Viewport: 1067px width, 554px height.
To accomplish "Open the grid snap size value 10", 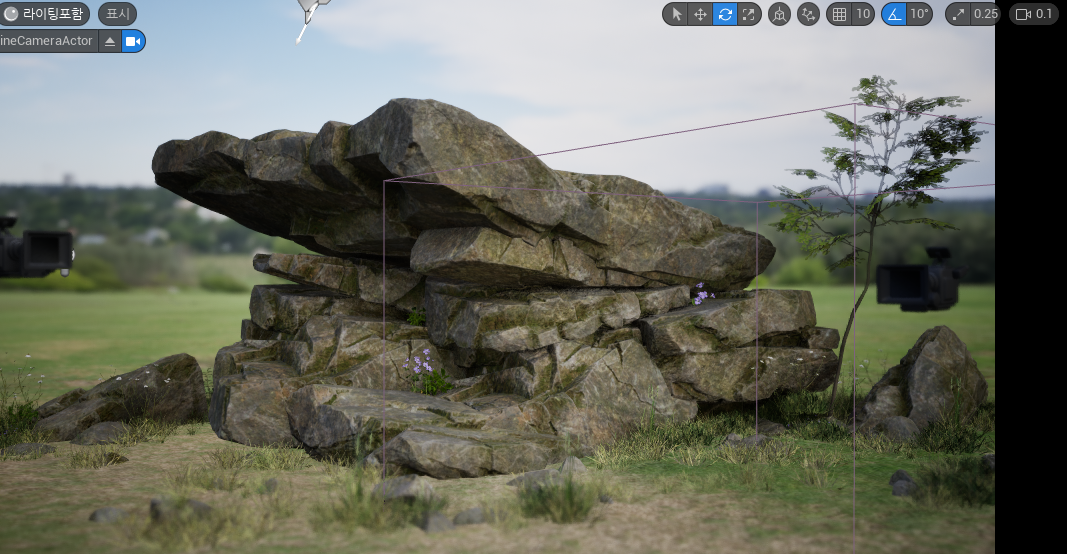I will tap(862, 14).
